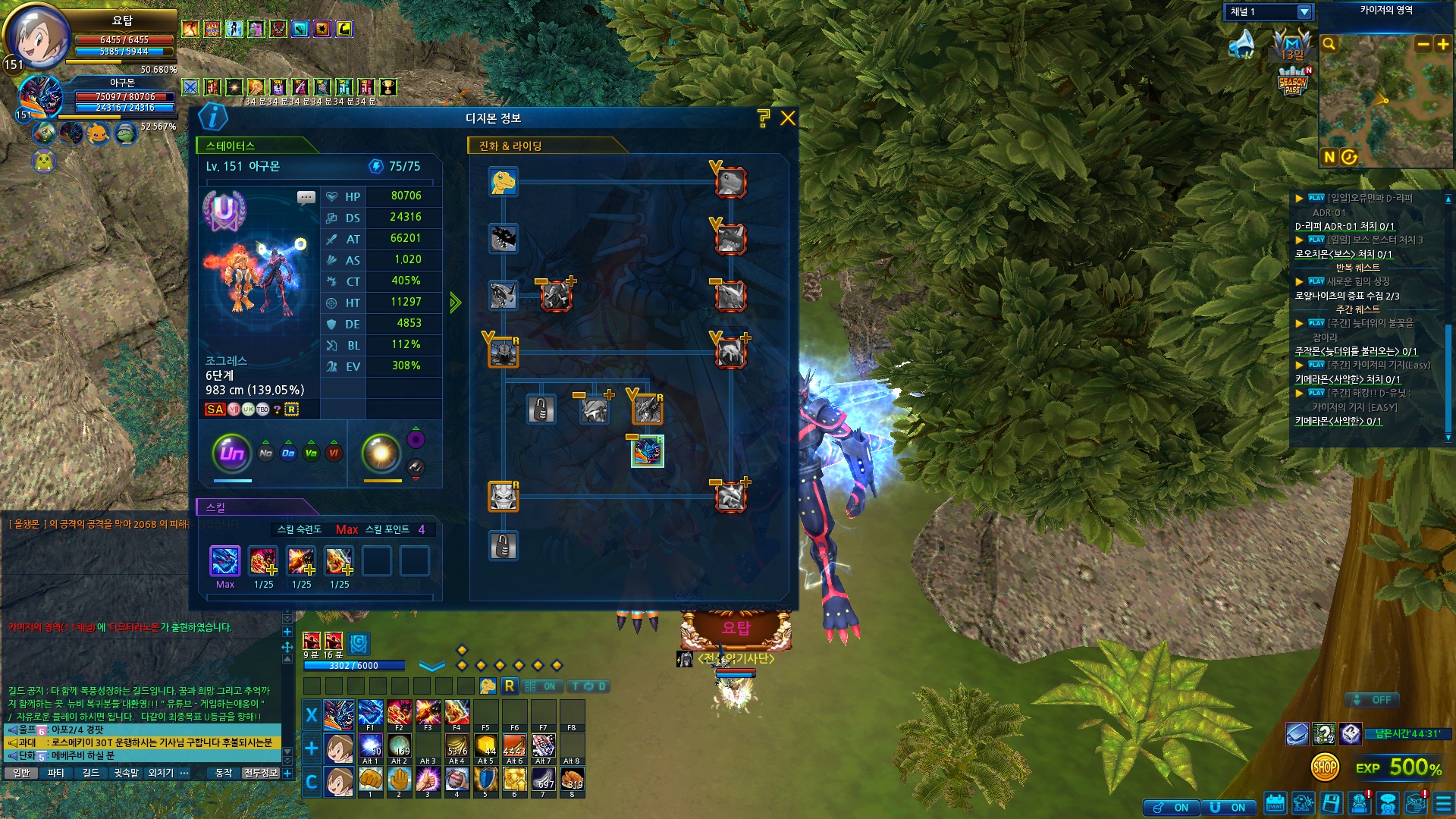Toggle the potion auto-use ON button
The height and width of the screenshot is (819, 1456).
(x=1173, y=808)
